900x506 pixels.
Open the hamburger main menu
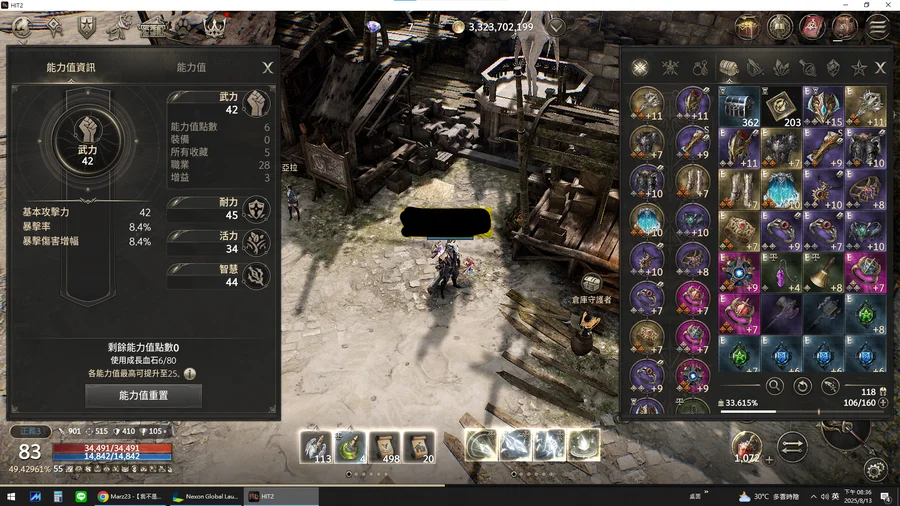(x=878, y=27)
